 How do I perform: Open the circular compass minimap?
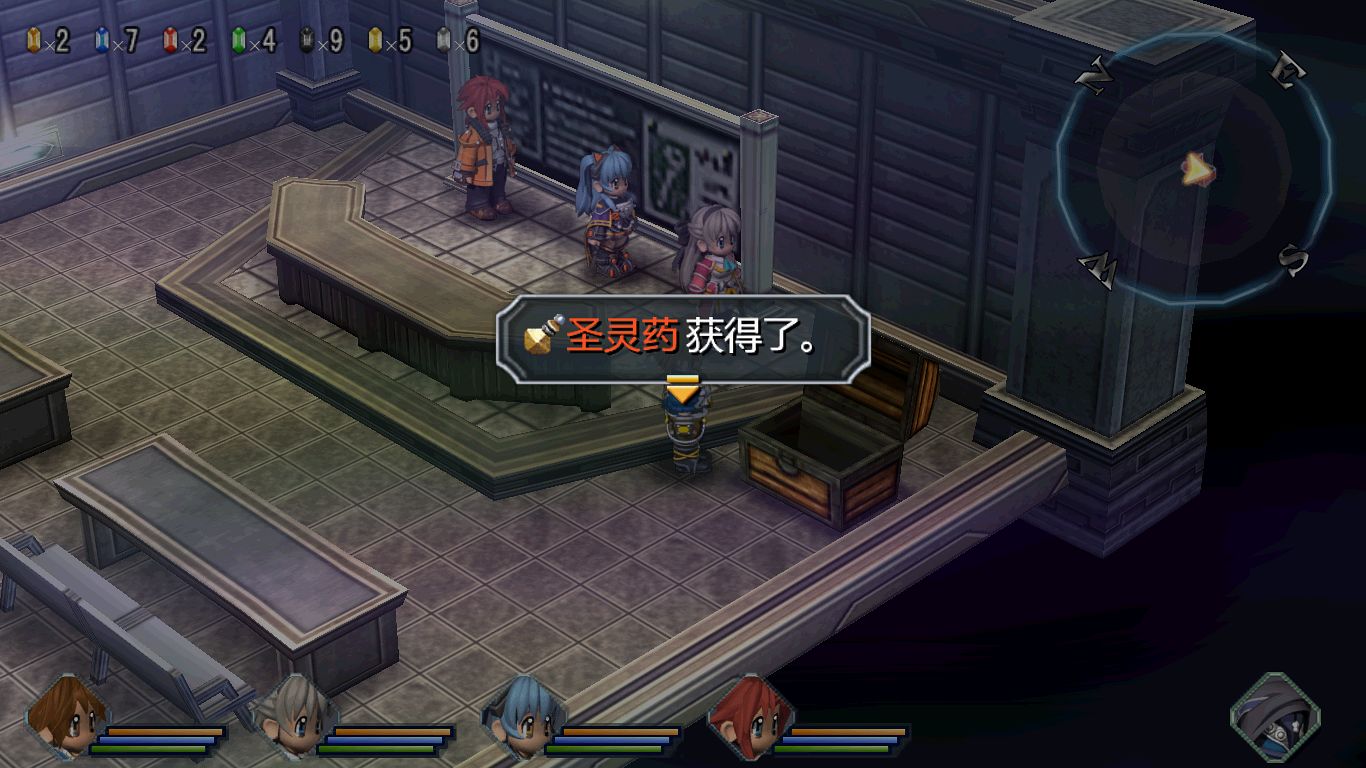[1194, 170]
